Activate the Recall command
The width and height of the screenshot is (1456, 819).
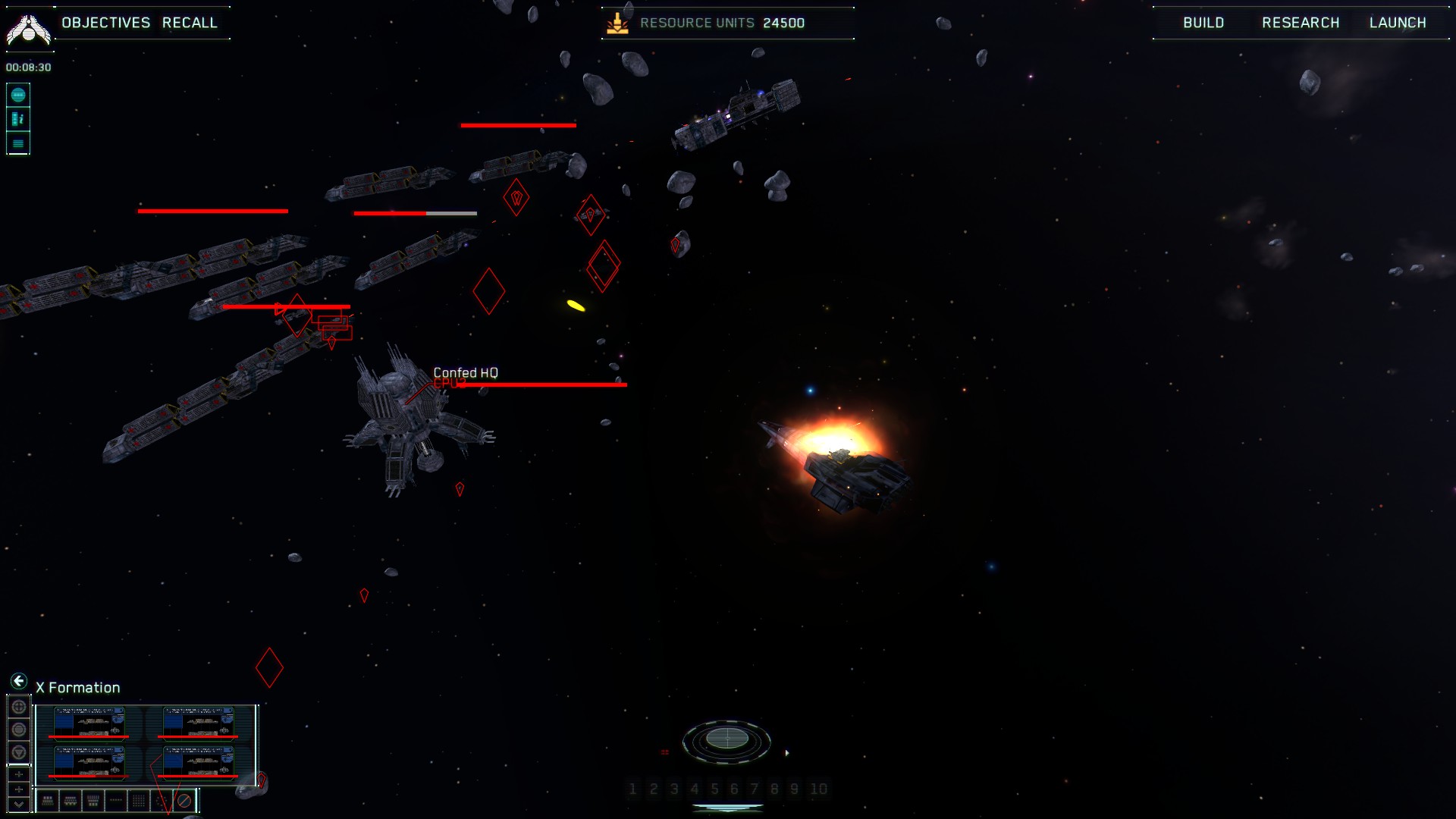click(x=190, y=23)
